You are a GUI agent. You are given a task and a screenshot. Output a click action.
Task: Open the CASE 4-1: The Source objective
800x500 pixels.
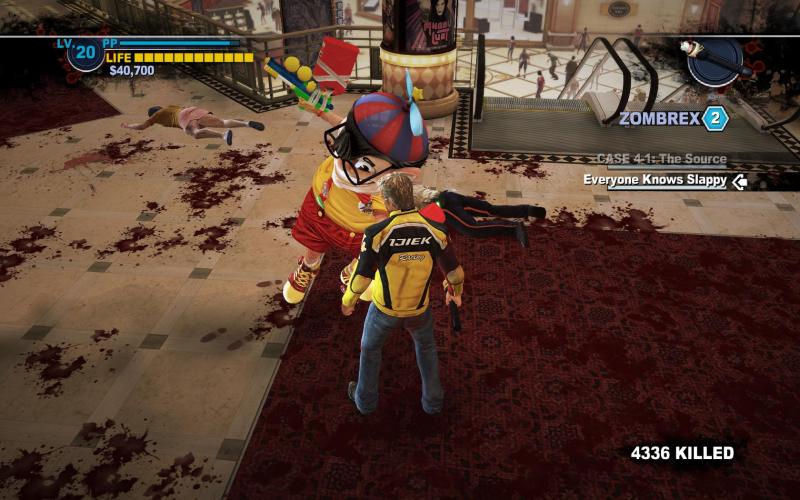[661, 159]
